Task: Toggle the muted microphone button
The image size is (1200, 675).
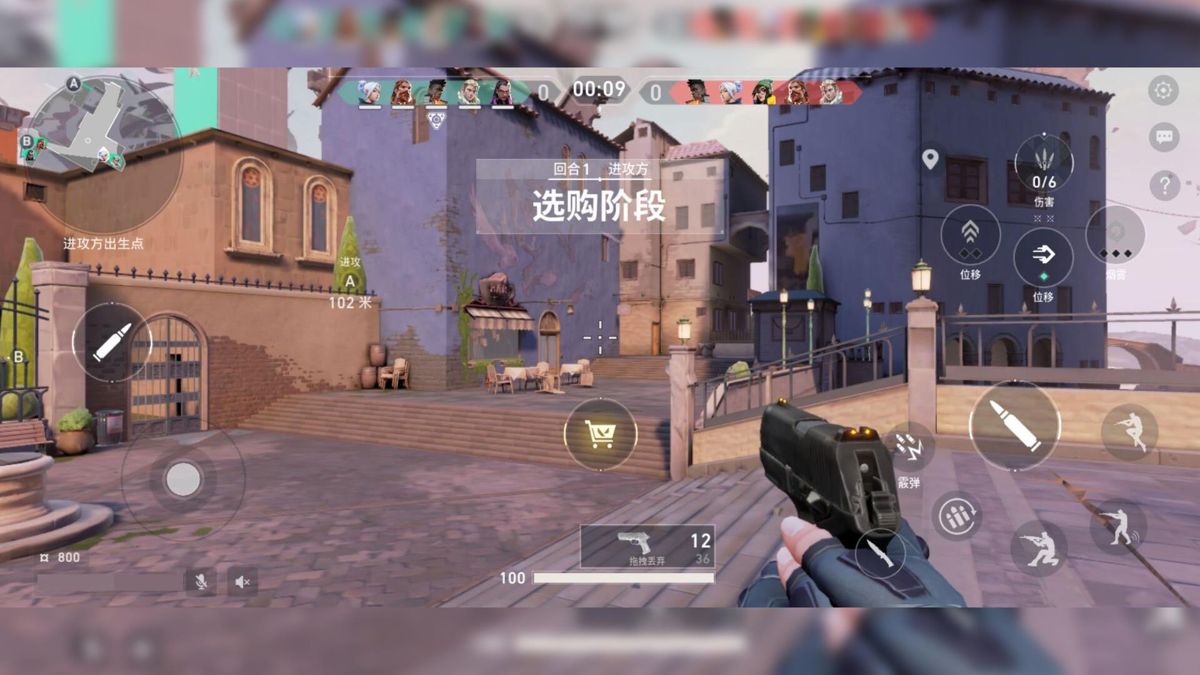Action: pos(200,581)
